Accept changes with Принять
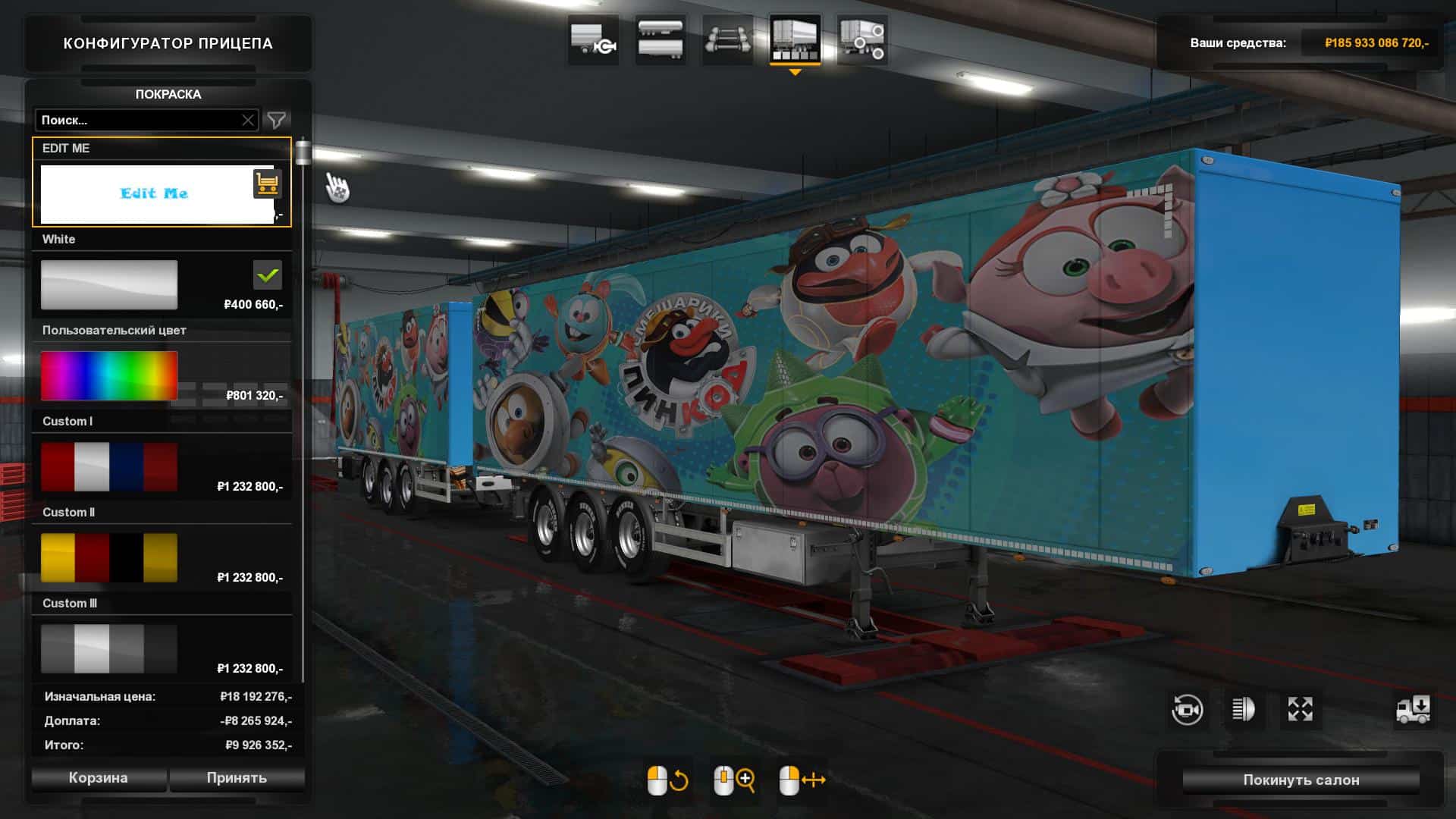The height and width of the screenshot is (819, 1456). coord(237,778)
